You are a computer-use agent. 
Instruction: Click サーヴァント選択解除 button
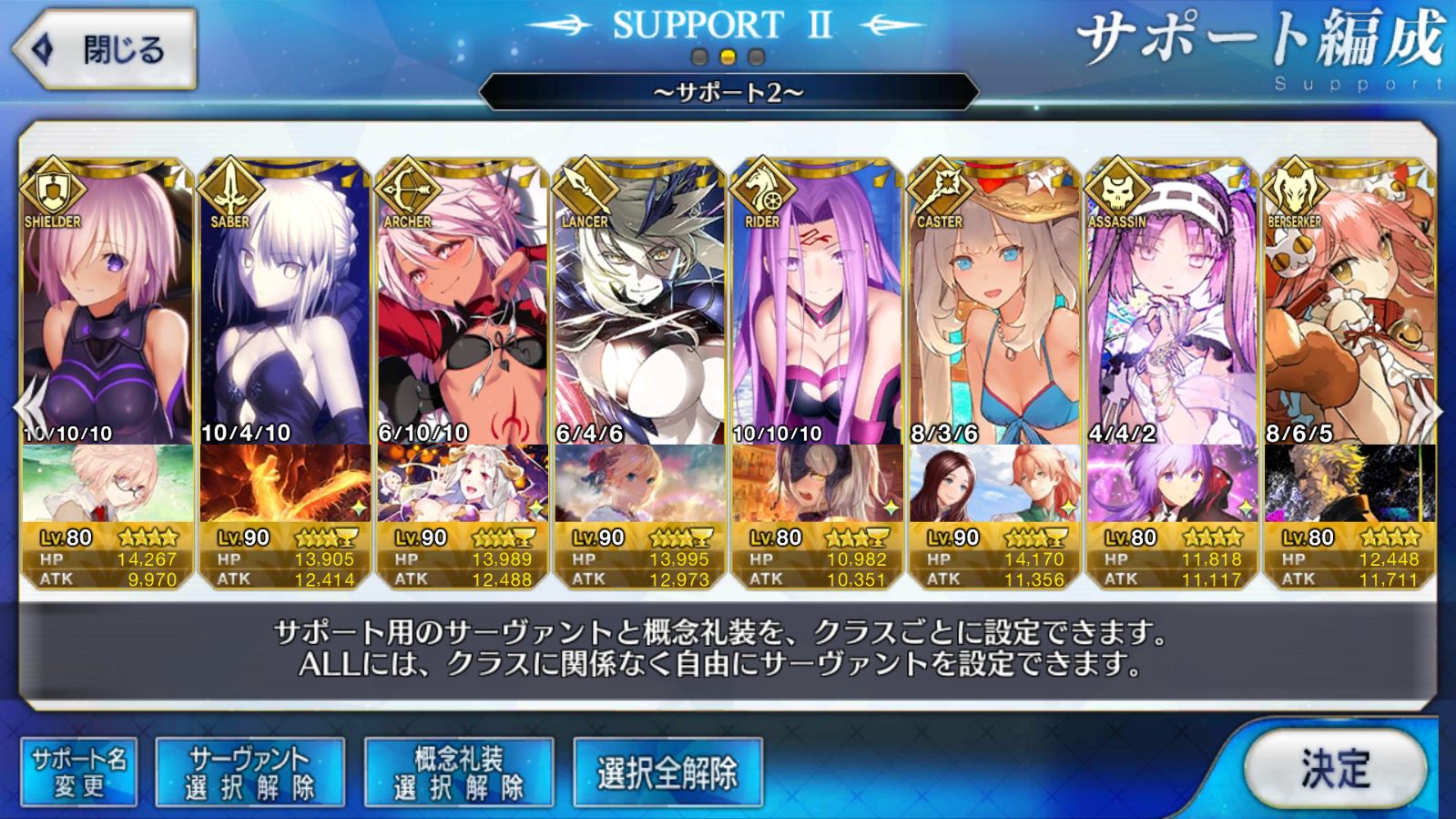click(249, 772)
